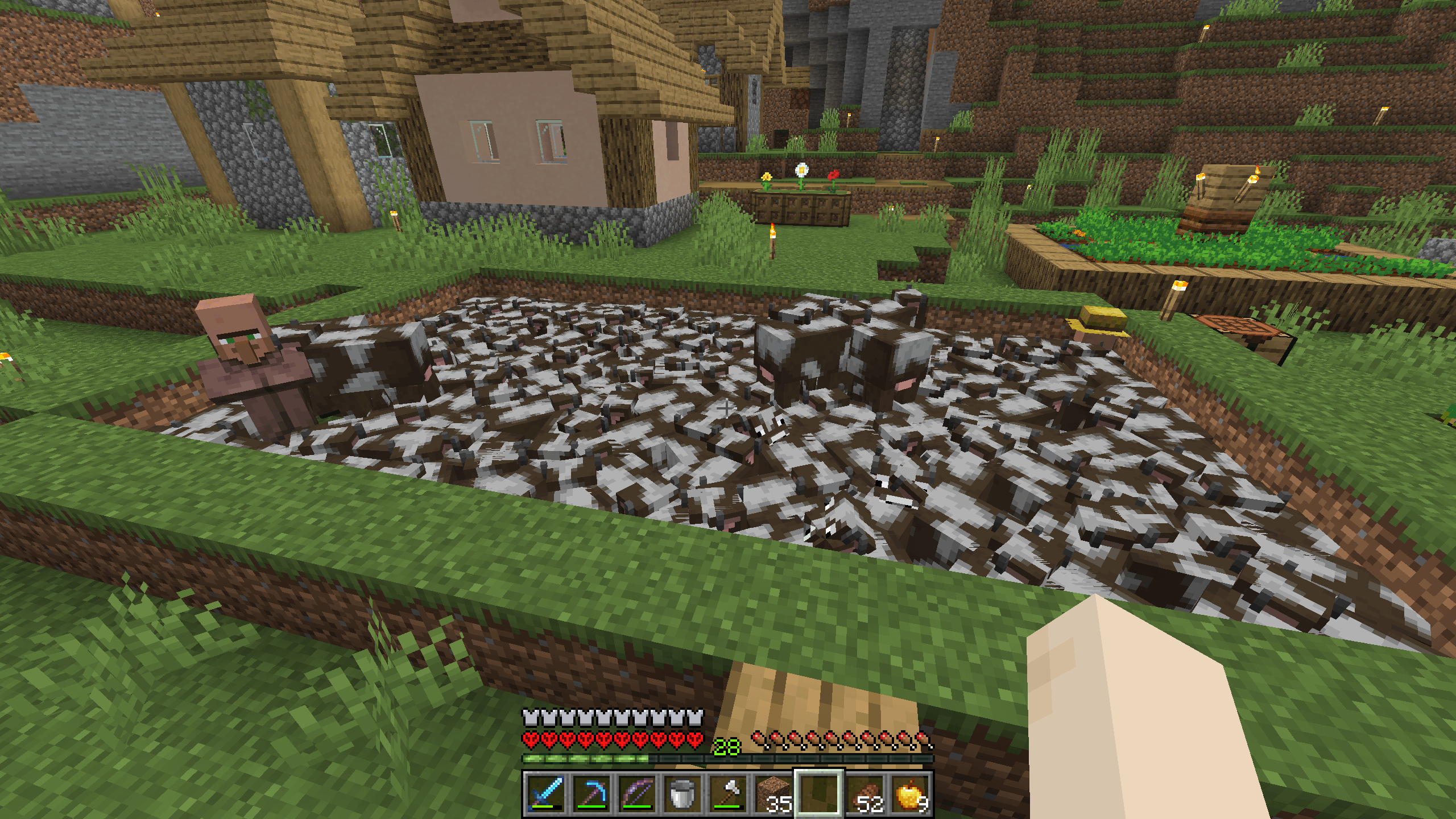1456x819 pixels.
Task: Select the cooked meat stack of 52
Action: tap(864, 793)
